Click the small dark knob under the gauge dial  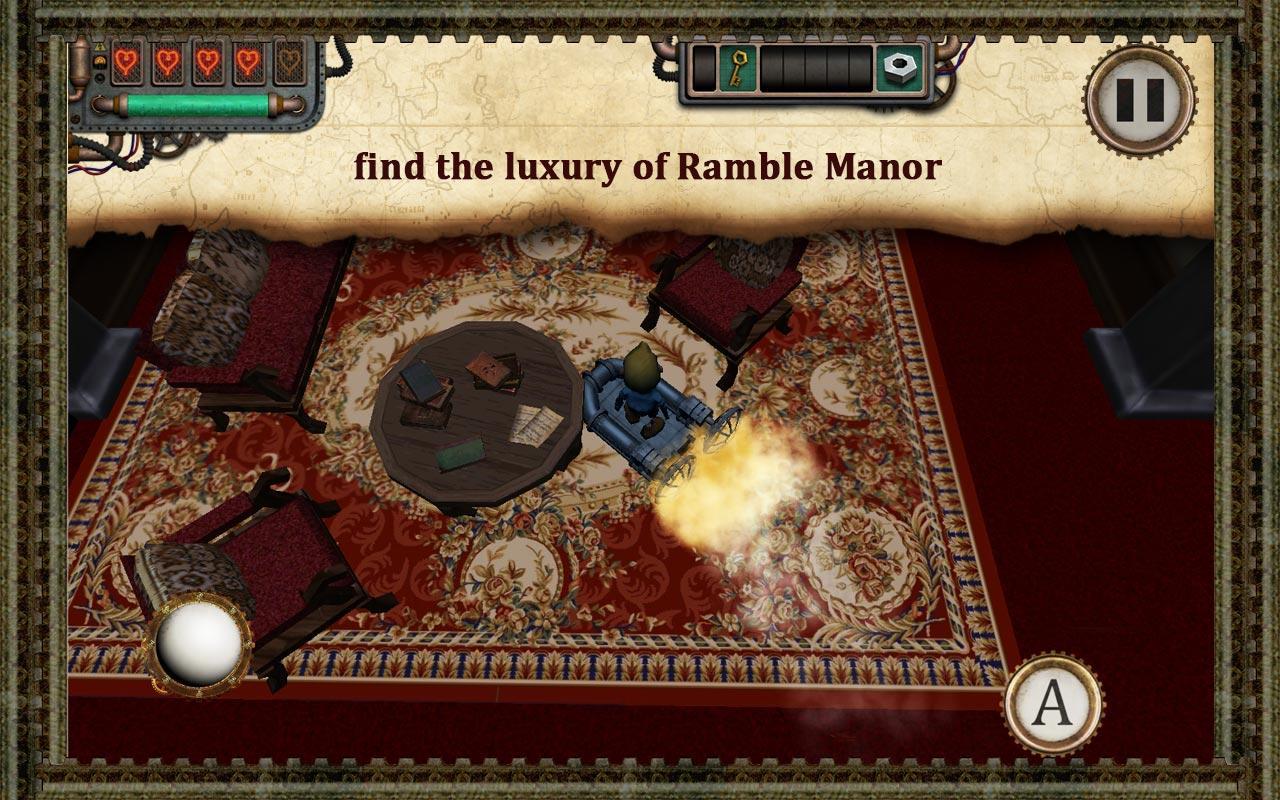coord(100,77)
